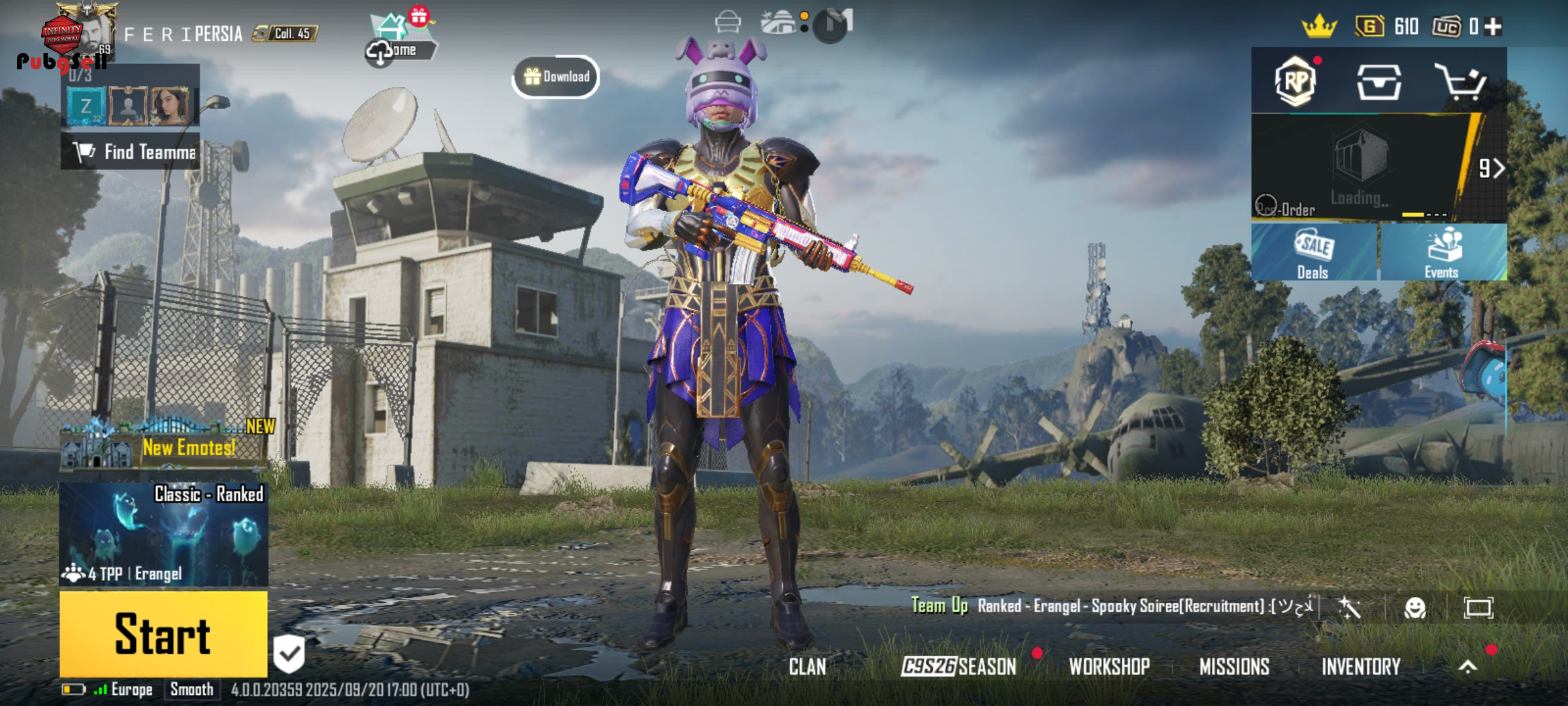The width and height of the screenshot is (1568, 706).
Task: Open the Events panel
Action: tap(1443, 253)
